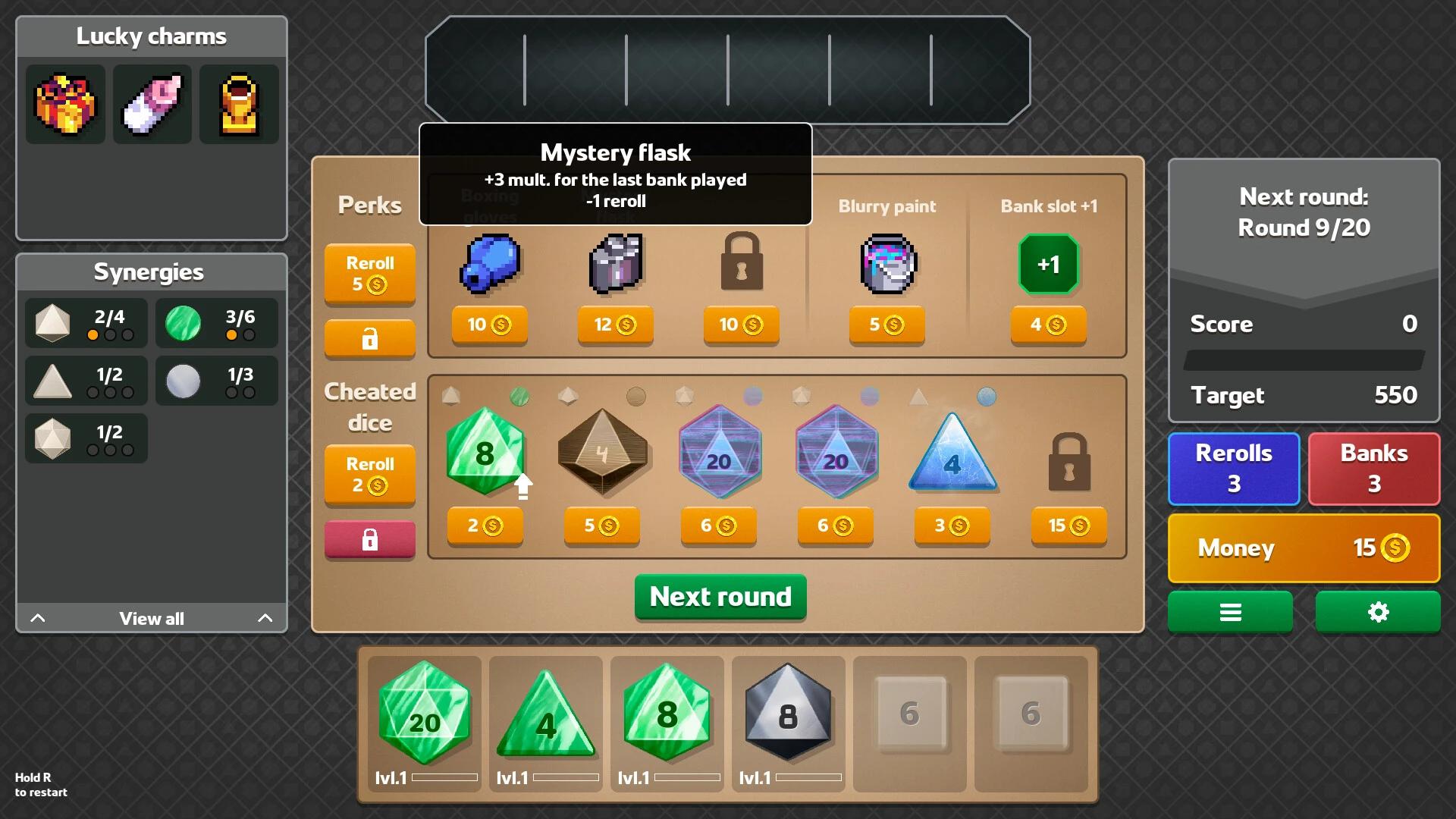Collapse Synergies with the right chevron
This screenshot has width=1456, height=819.
tap(265, 618)
